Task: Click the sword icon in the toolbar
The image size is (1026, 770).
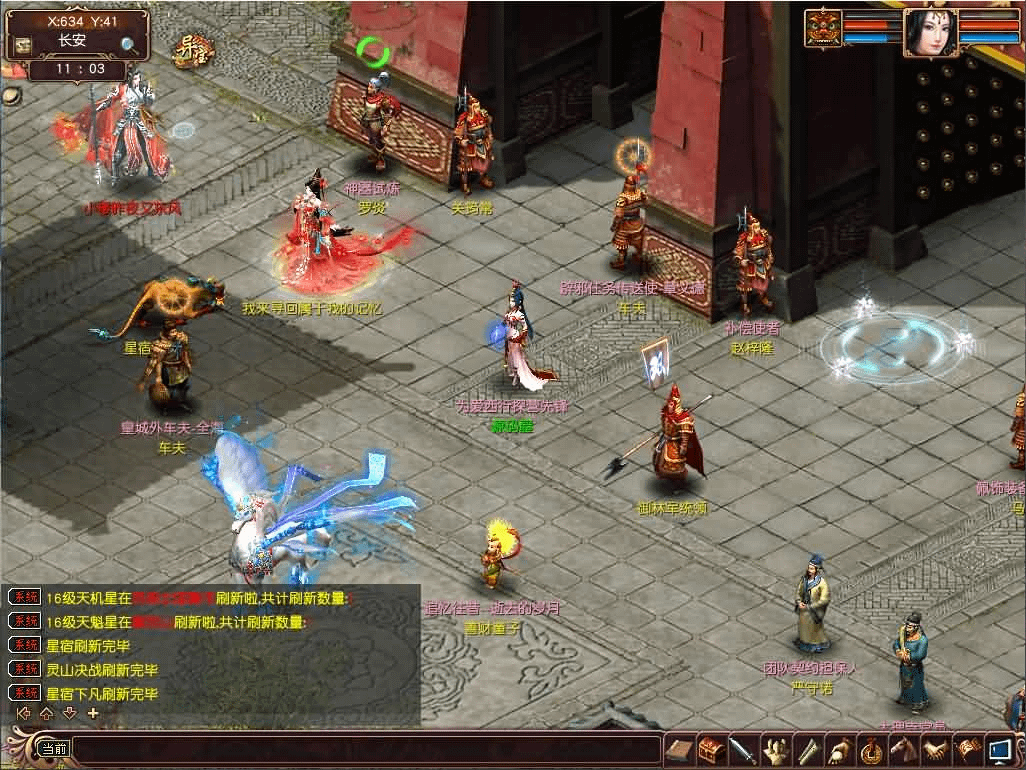Action: (x=742, y=748)
